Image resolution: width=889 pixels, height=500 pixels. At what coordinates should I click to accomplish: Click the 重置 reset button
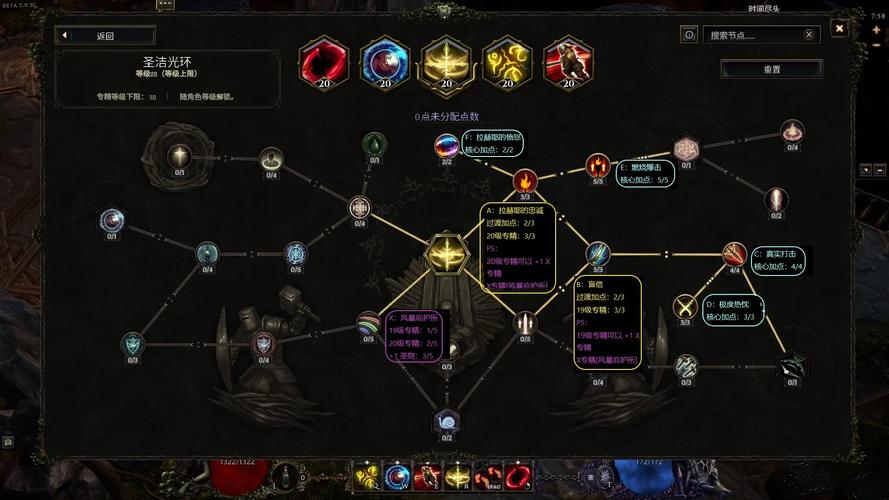[771, 70]
